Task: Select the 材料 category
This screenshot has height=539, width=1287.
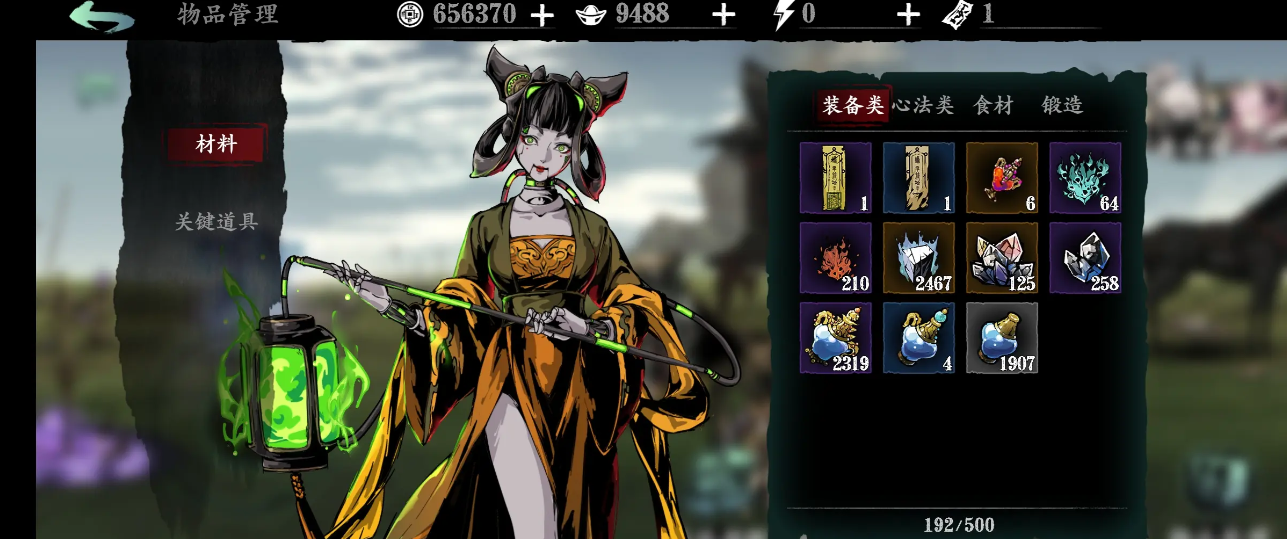Action: [216, 144]
